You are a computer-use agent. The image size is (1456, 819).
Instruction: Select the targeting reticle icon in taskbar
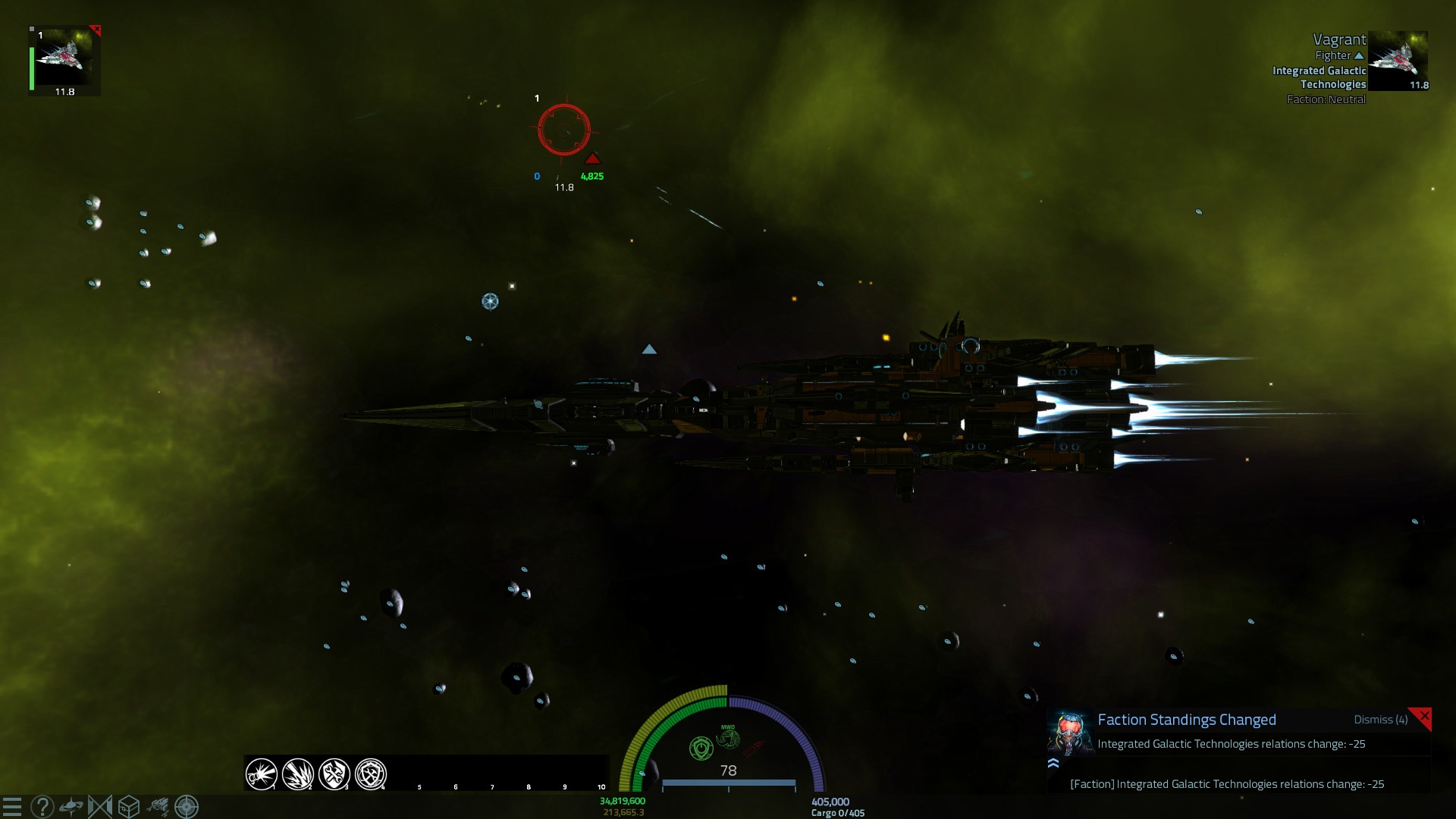(187, 806)
